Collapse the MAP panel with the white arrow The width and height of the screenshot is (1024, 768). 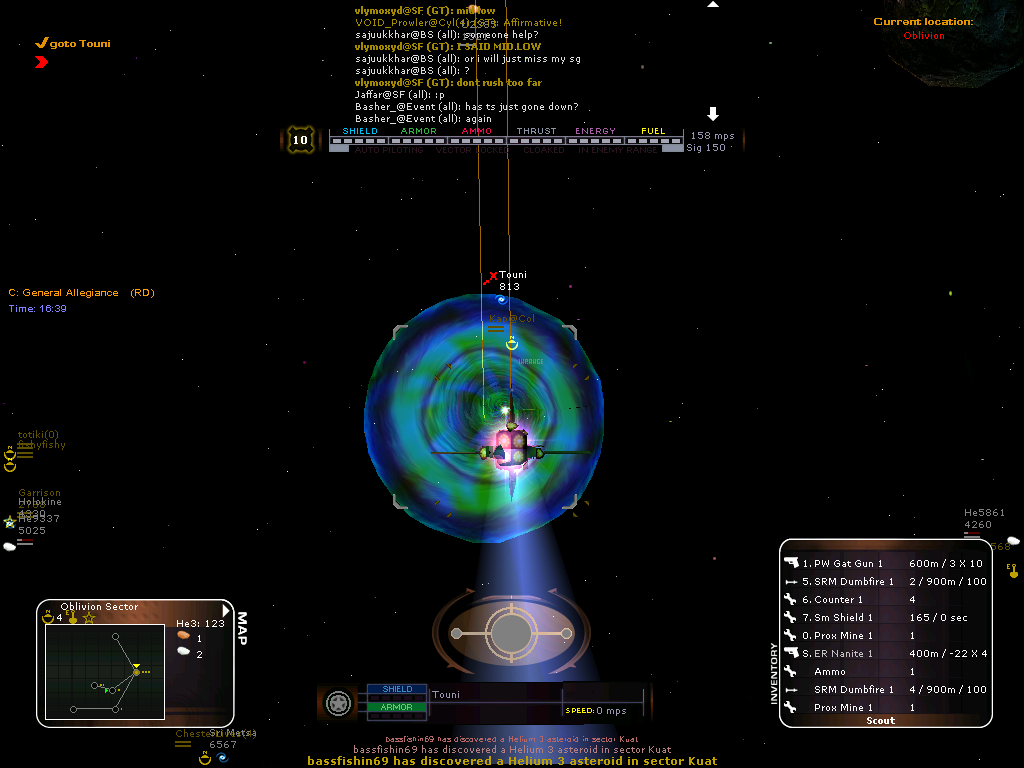227,611
